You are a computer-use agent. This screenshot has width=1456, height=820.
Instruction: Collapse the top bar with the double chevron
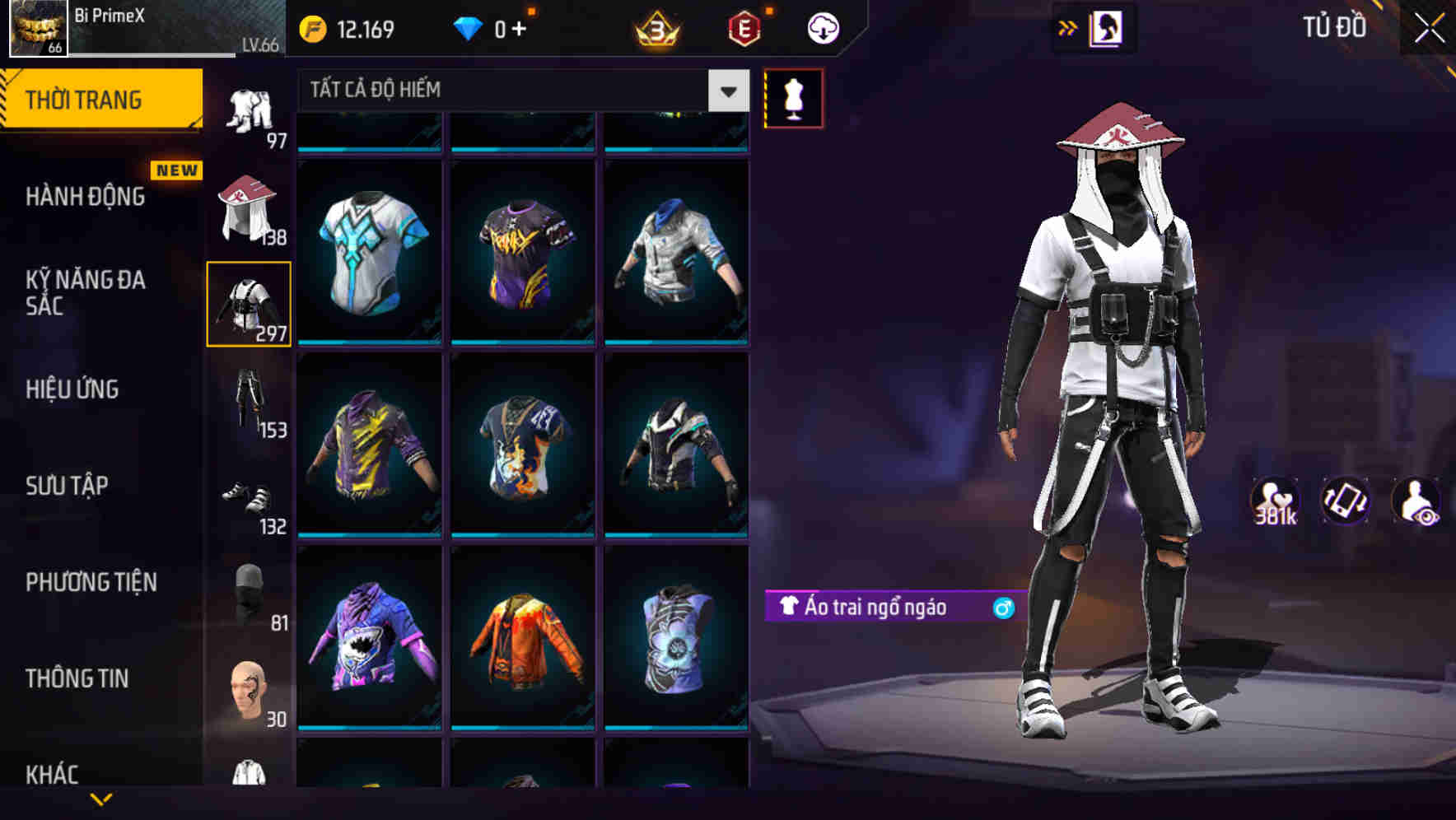point(1068,27)
